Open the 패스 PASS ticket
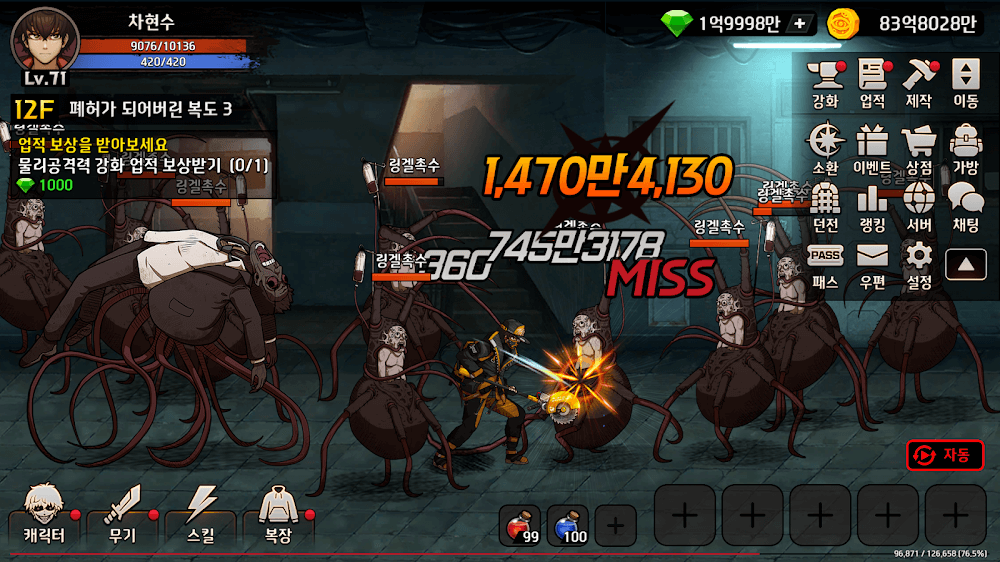This screenshot has width=1000, height=562. pyautogui.click(x=826, y=264)
